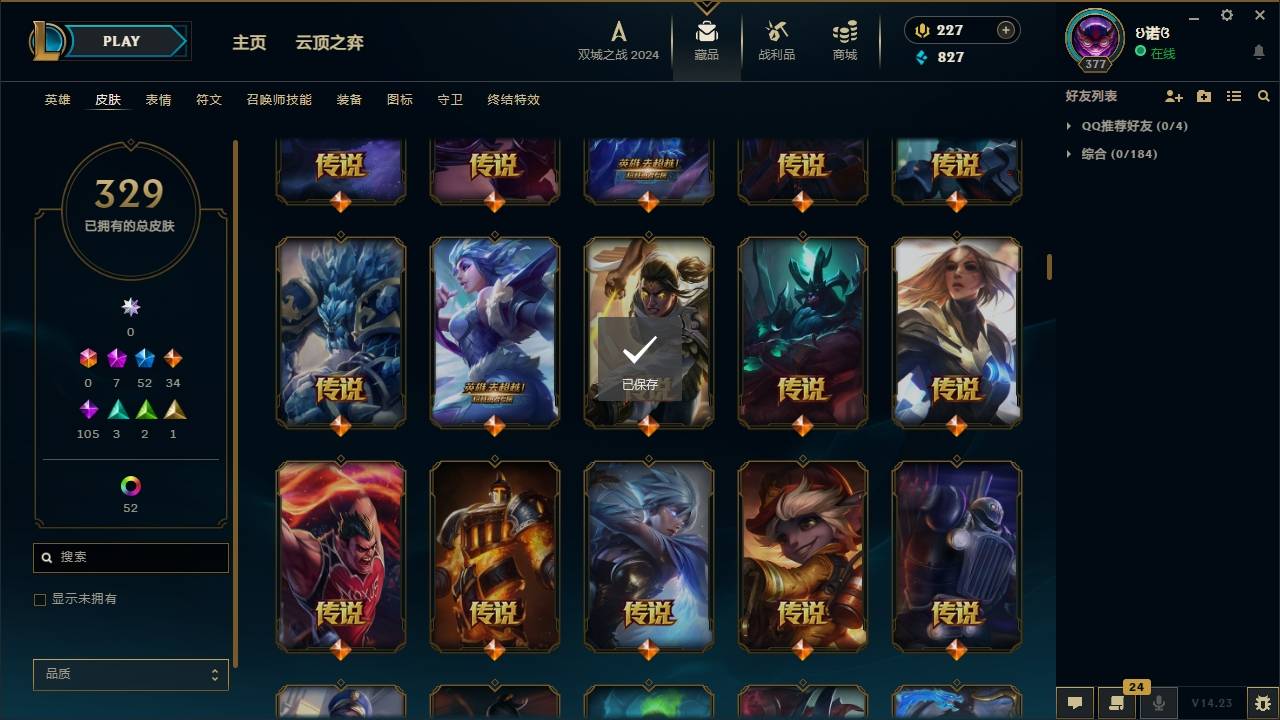The image size is (1280, 720).
Task: Switch to the 英雄 tab
Action: coord(56,100)
